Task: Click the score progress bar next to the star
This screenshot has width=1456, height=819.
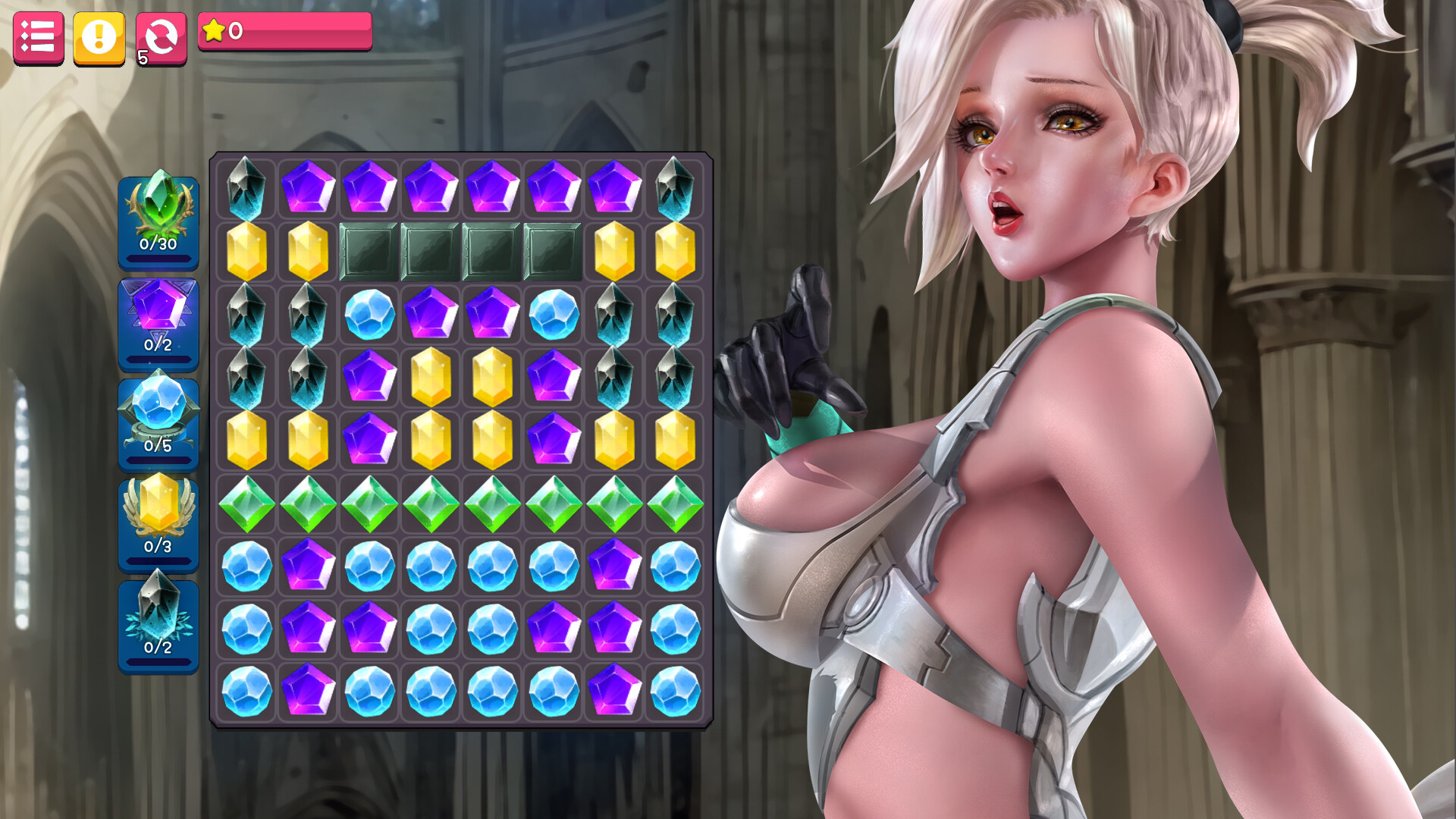Action: [x=303, y=30]
